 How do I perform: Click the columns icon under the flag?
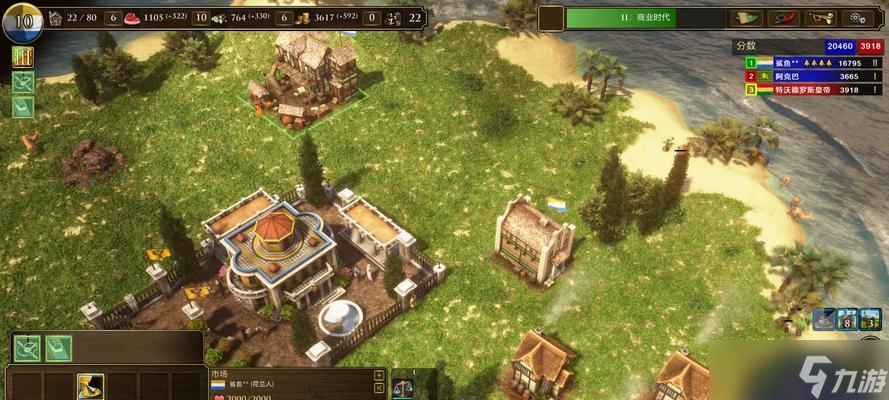coord(22,56)
